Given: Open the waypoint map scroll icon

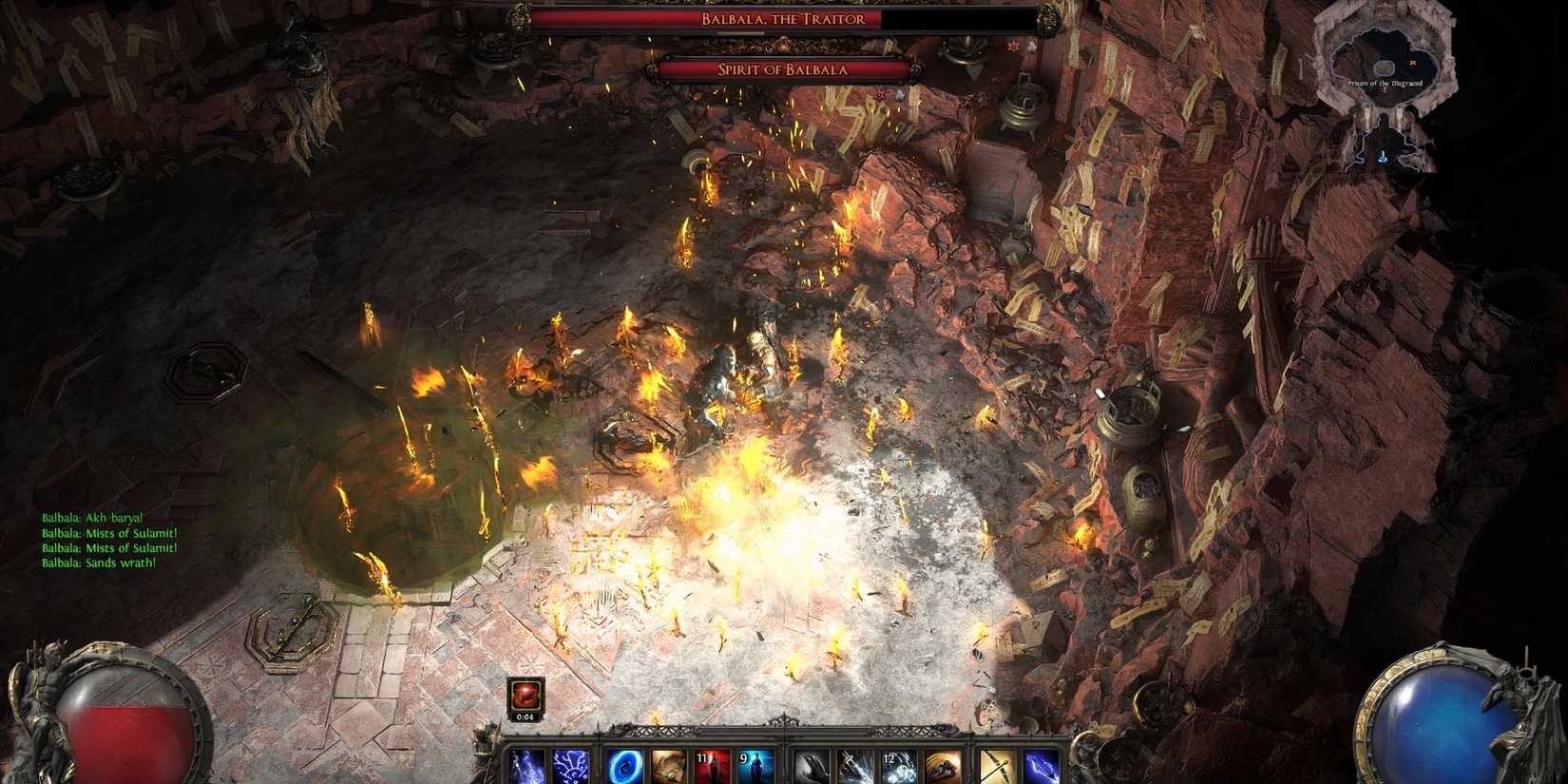Looking at the screenshot, I should pyautogui.click(x=668, y=765).
